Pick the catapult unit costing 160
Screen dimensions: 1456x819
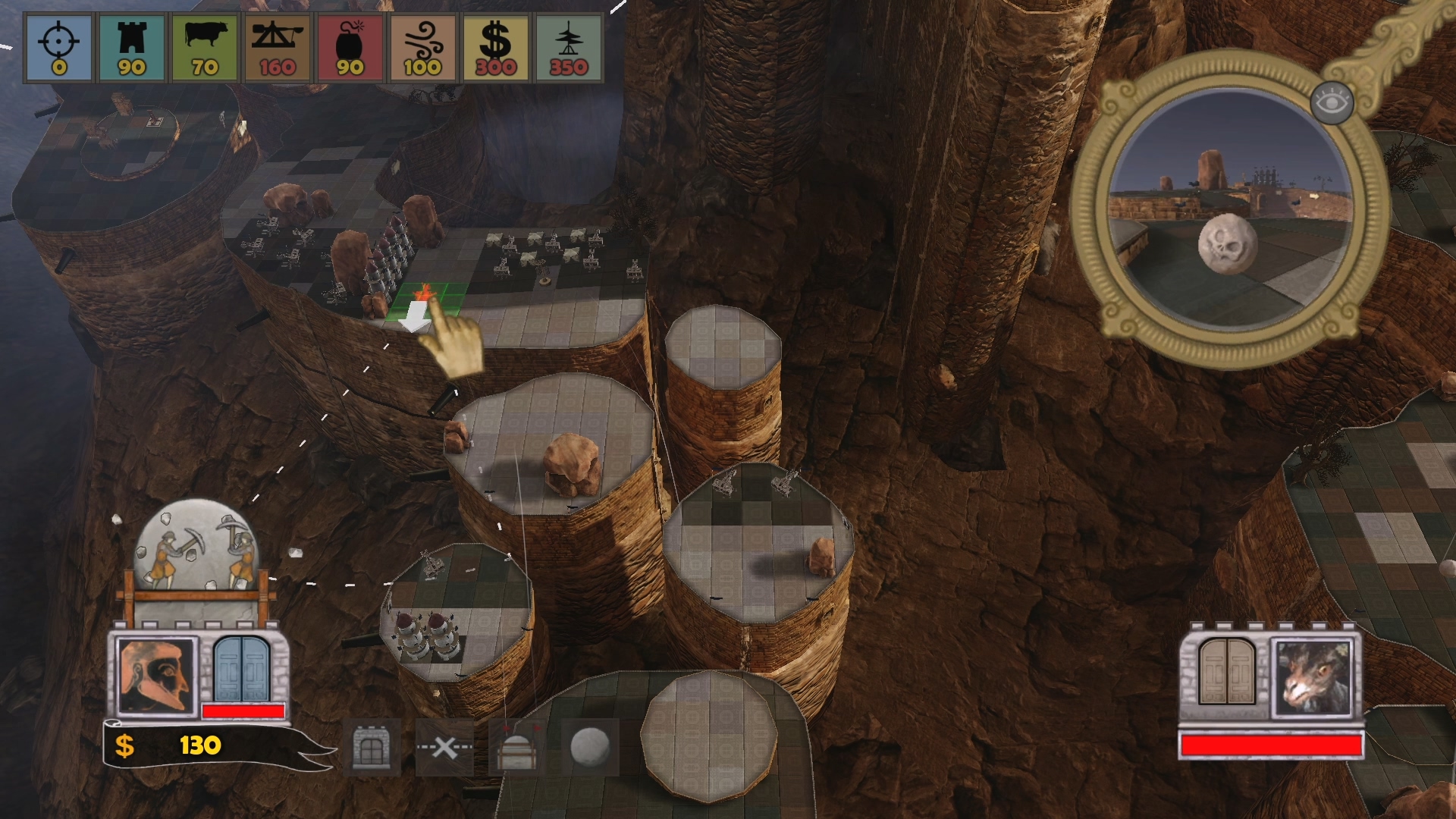pos(277,47)
